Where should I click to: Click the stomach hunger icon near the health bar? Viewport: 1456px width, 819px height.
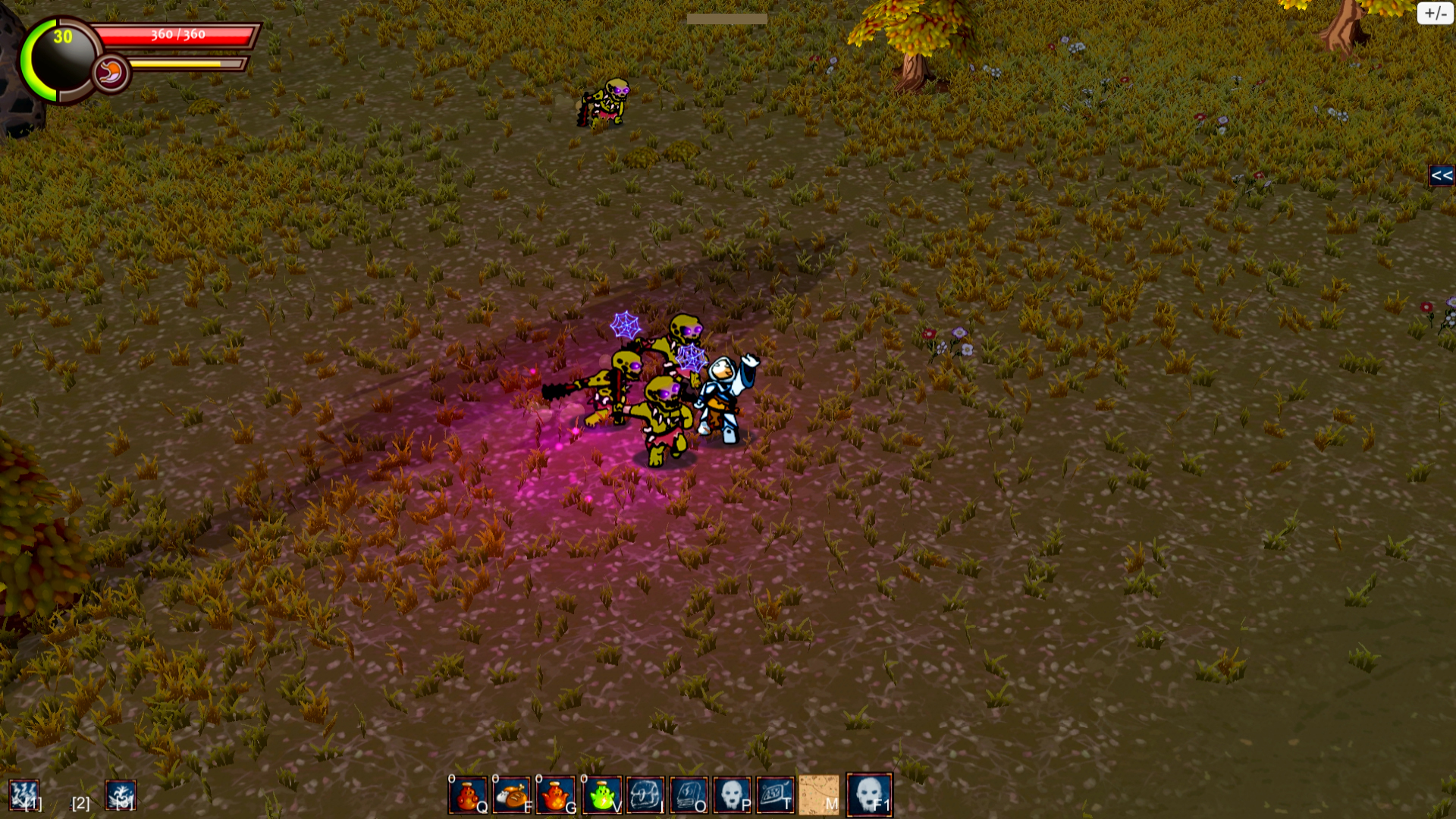click(x=113, y=71)
